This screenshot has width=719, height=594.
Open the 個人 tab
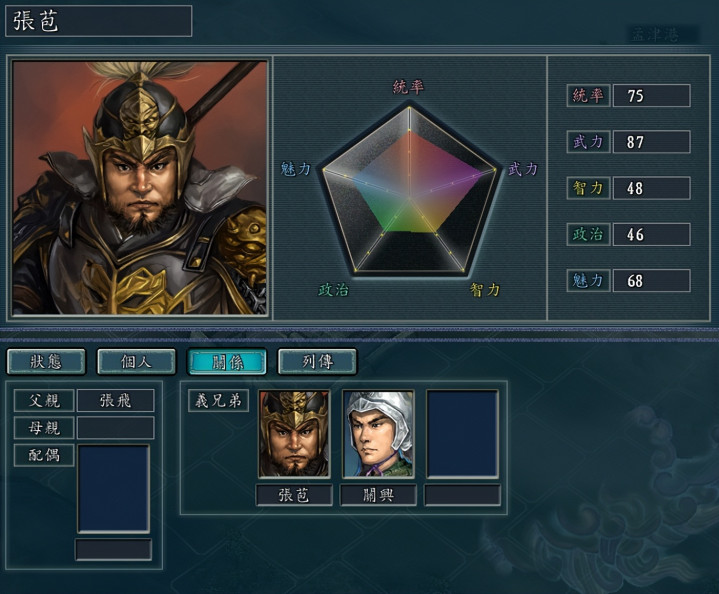pyautogui.click(x=136, y=361)
